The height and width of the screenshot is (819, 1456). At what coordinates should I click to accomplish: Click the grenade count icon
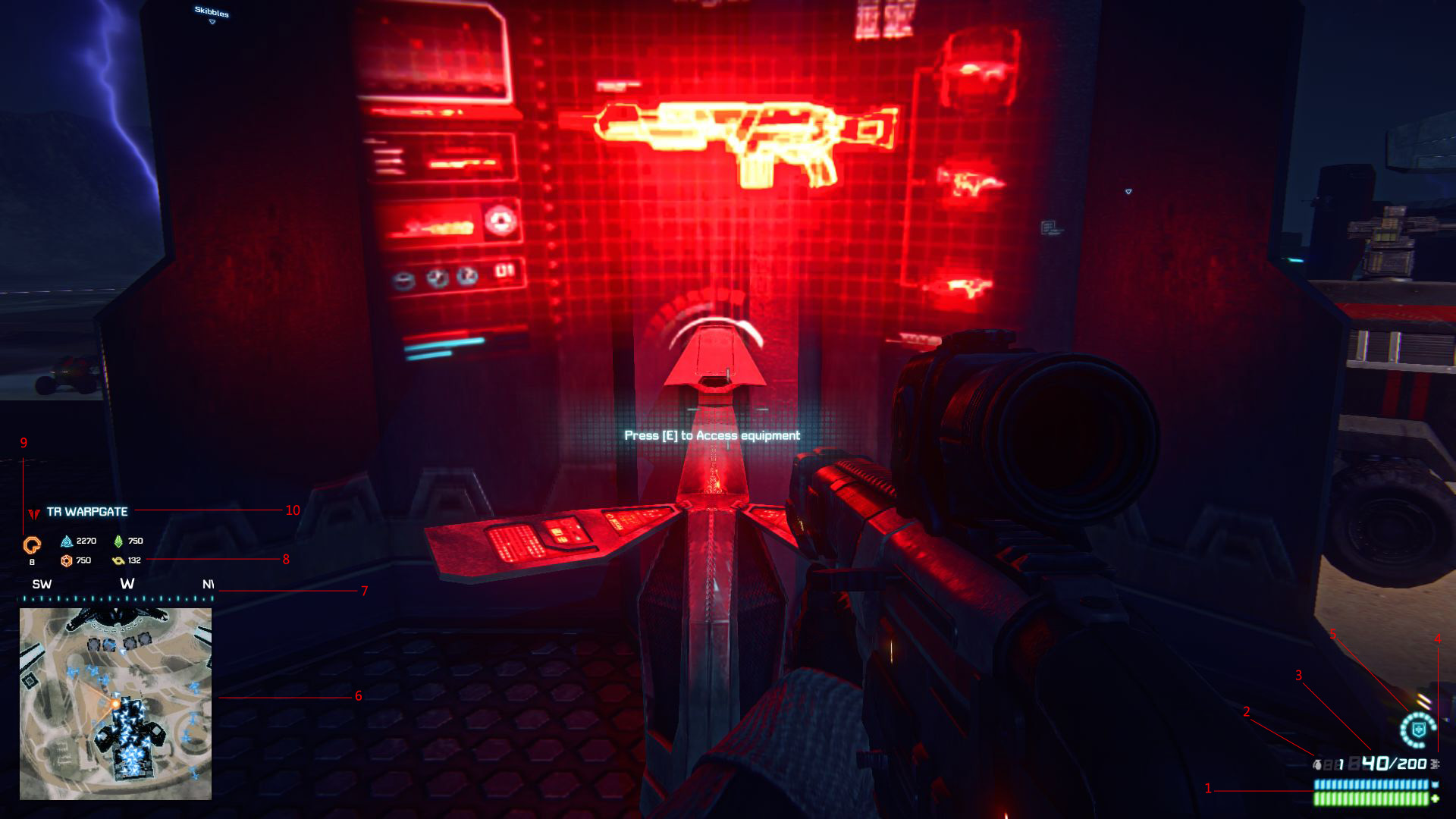1318,764
